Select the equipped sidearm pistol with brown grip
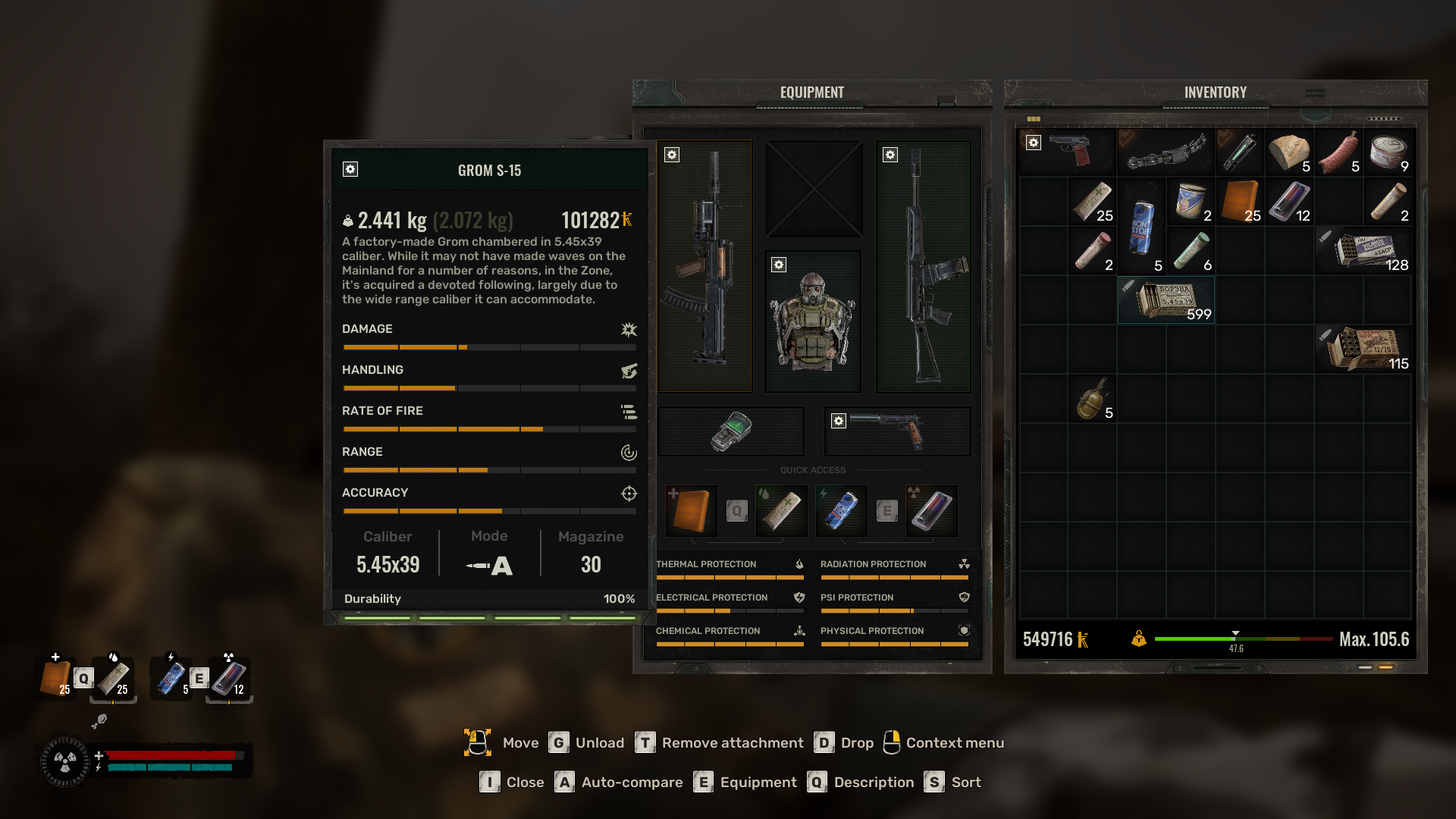The width and height of the screenshot is (1456, 819). (897, 431)
